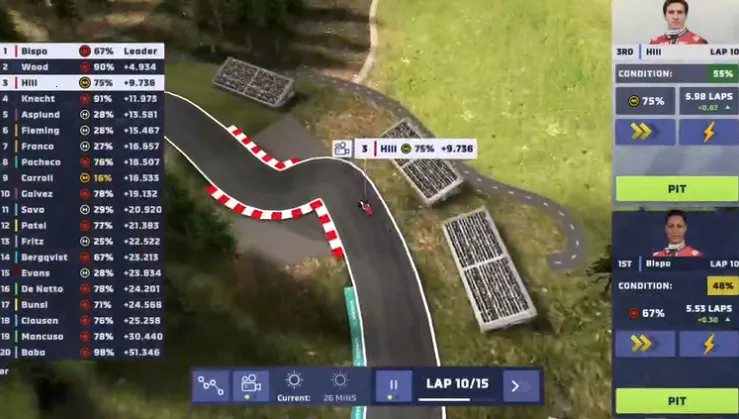Select Carroll in the standings list
739x419 pixels.
(x=82, y=177)
